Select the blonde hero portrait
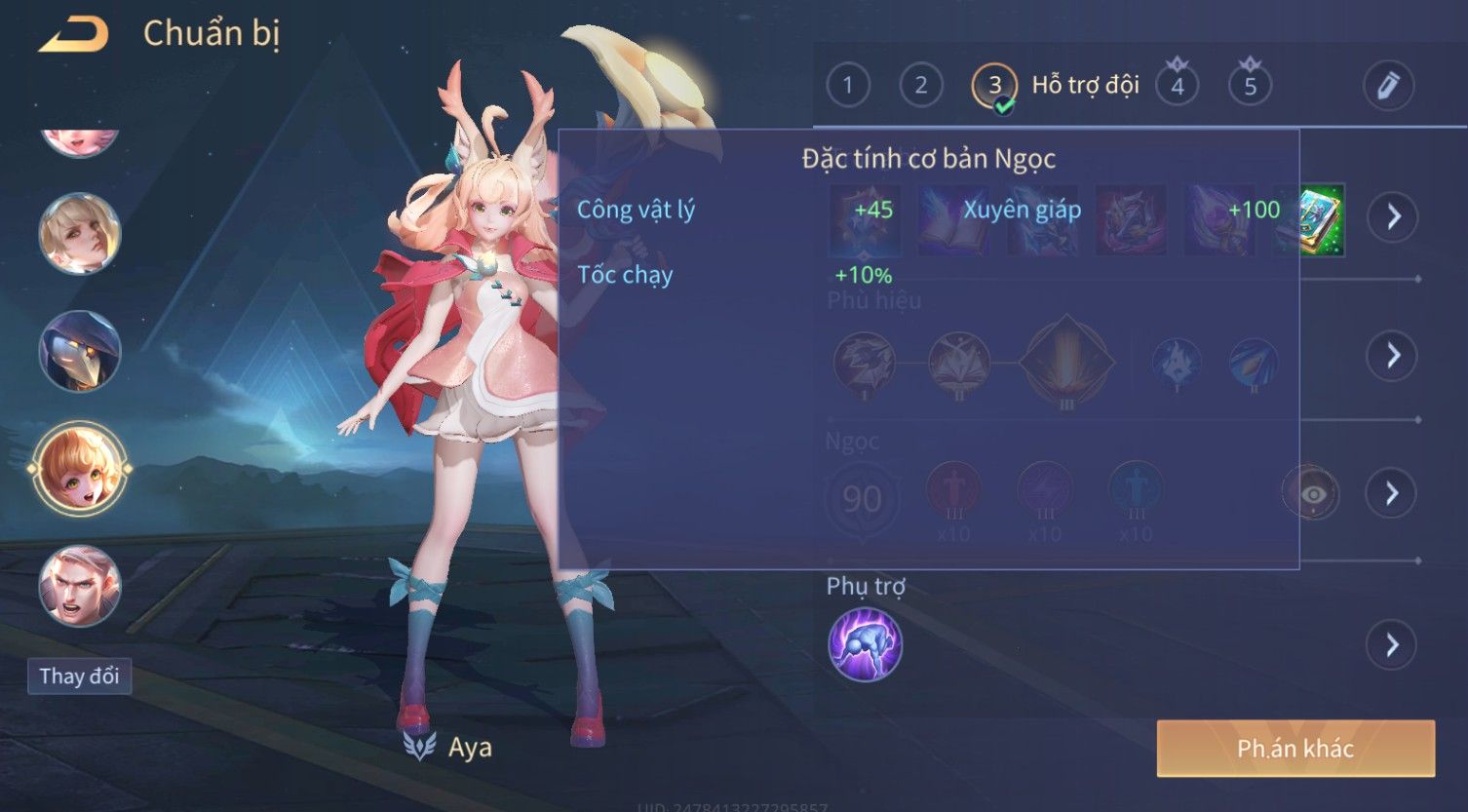Image resolution: width=1468 pixels, height=812 pixels. 80,234
